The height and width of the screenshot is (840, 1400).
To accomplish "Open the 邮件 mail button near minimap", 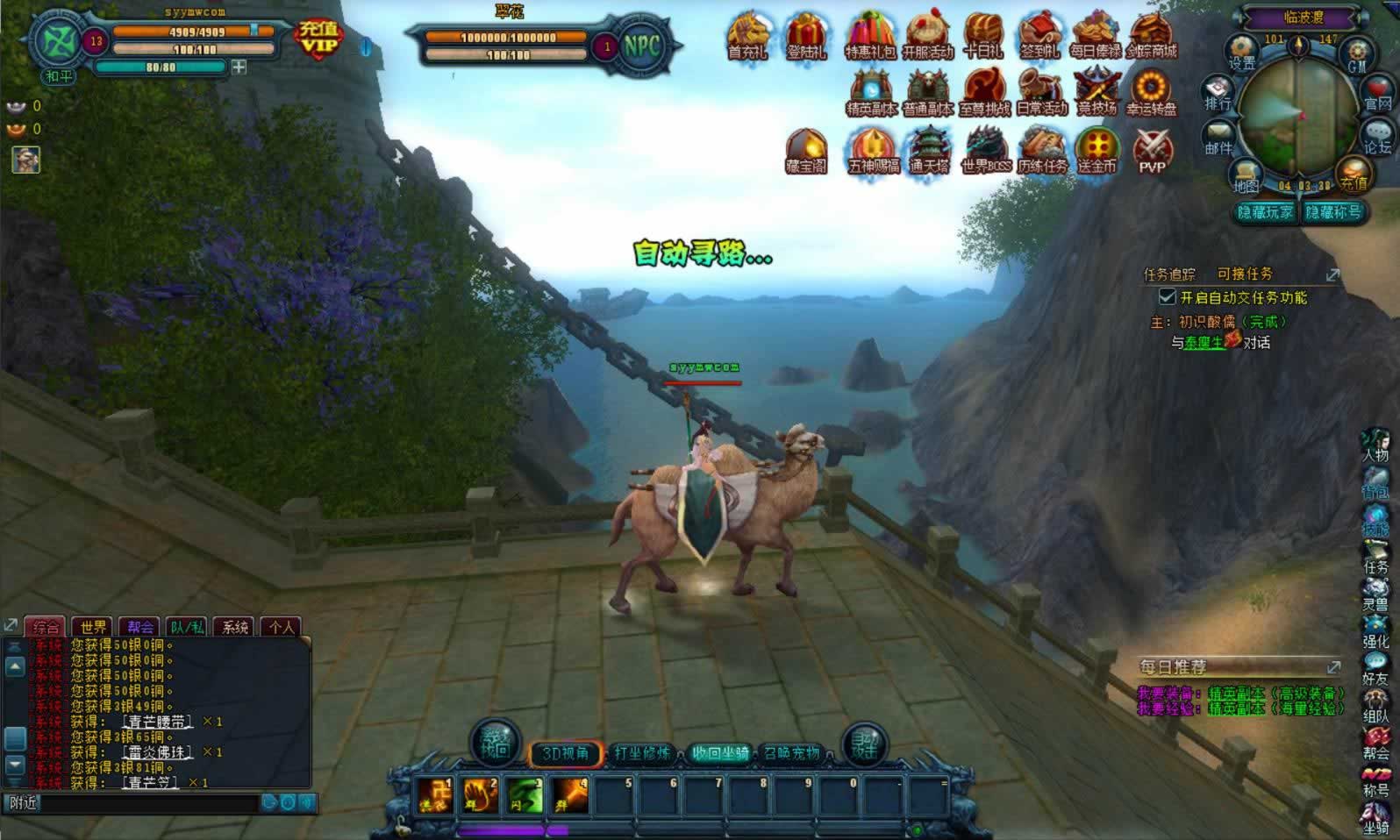I will tap(1218, 139).
